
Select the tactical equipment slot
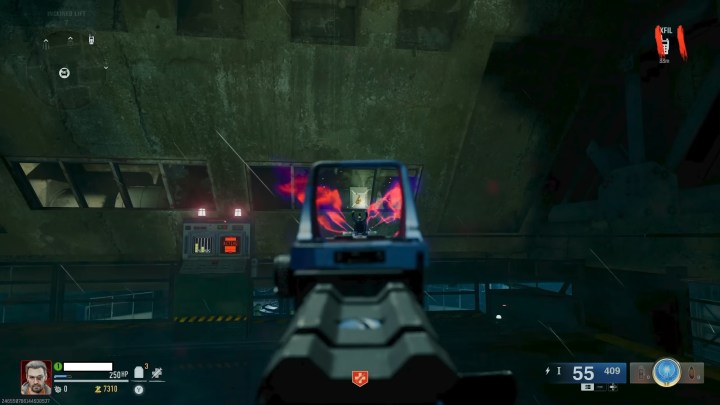pyautogui.click(x=641, y=374)
